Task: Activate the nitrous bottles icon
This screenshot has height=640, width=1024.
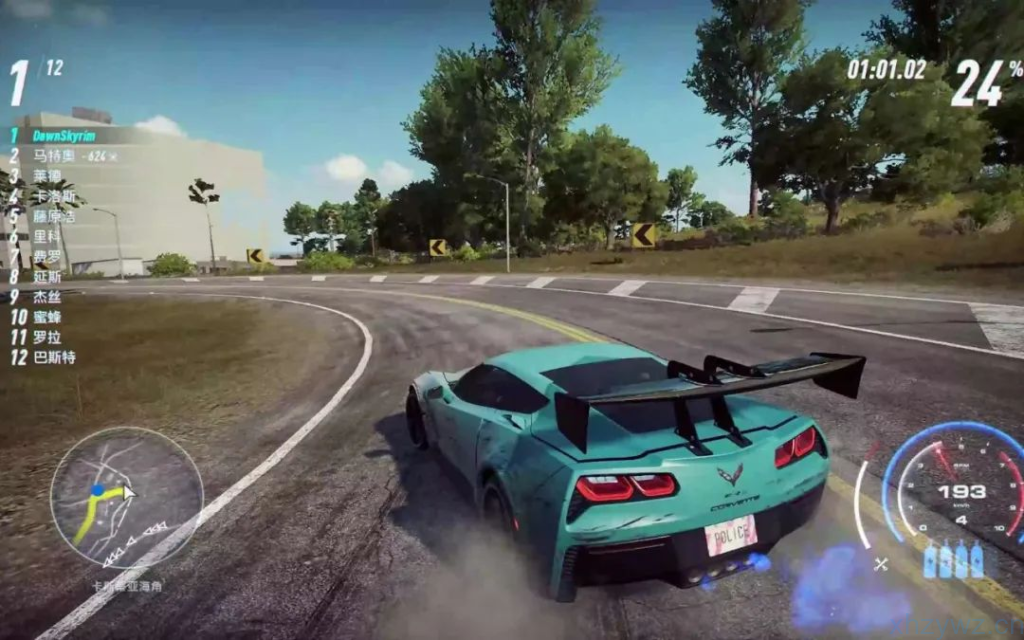Action: 953,560
